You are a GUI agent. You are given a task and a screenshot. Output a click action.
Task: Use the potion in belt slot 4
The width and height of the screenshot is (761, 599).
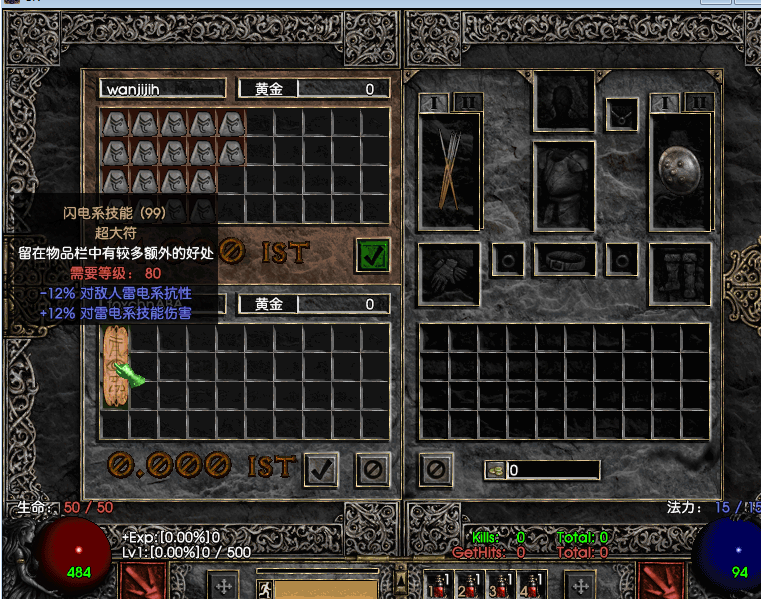[532, 584]
